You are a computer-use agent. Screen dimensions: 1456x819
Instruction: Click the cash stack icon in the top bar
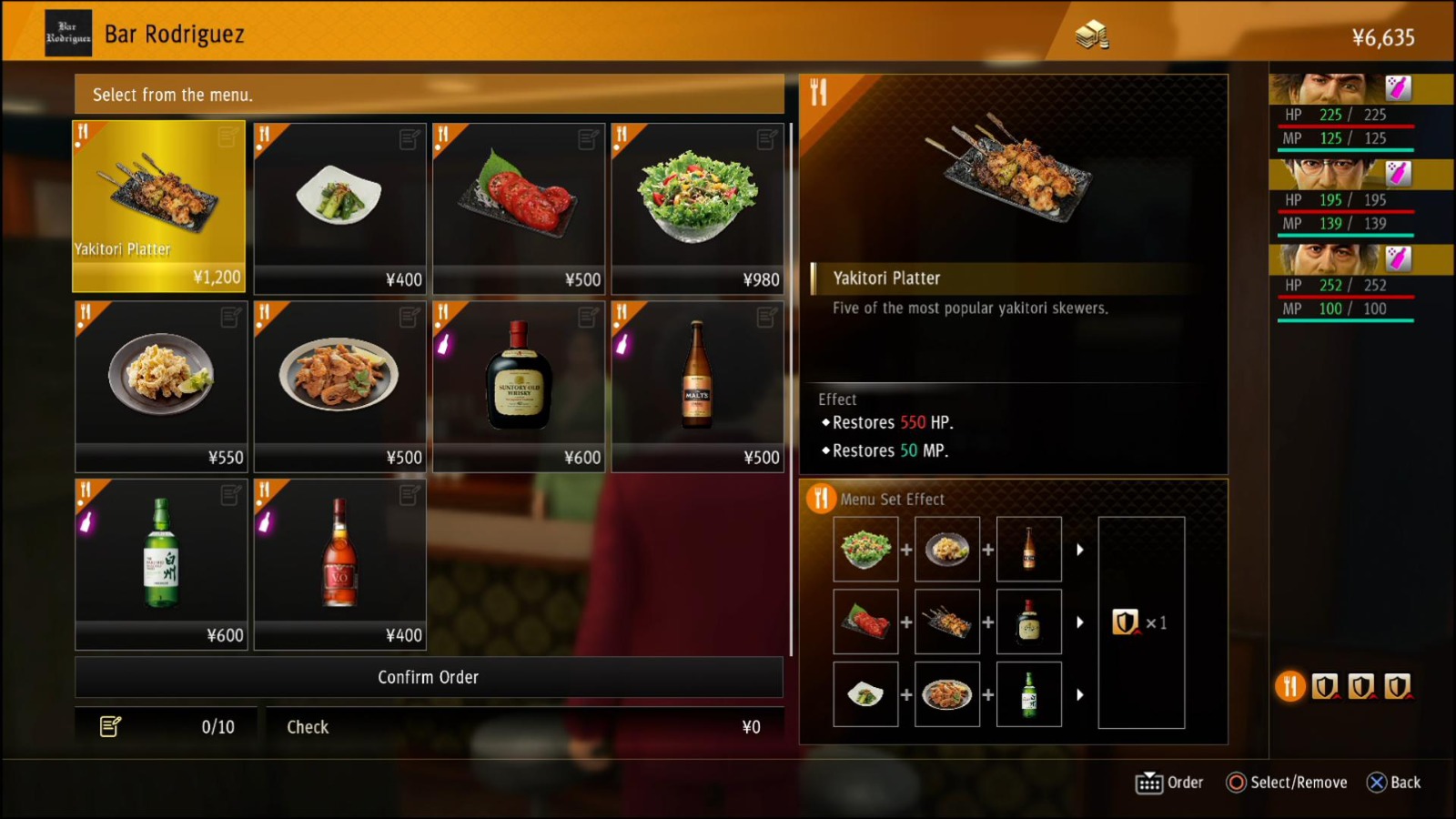(1092, 34)
